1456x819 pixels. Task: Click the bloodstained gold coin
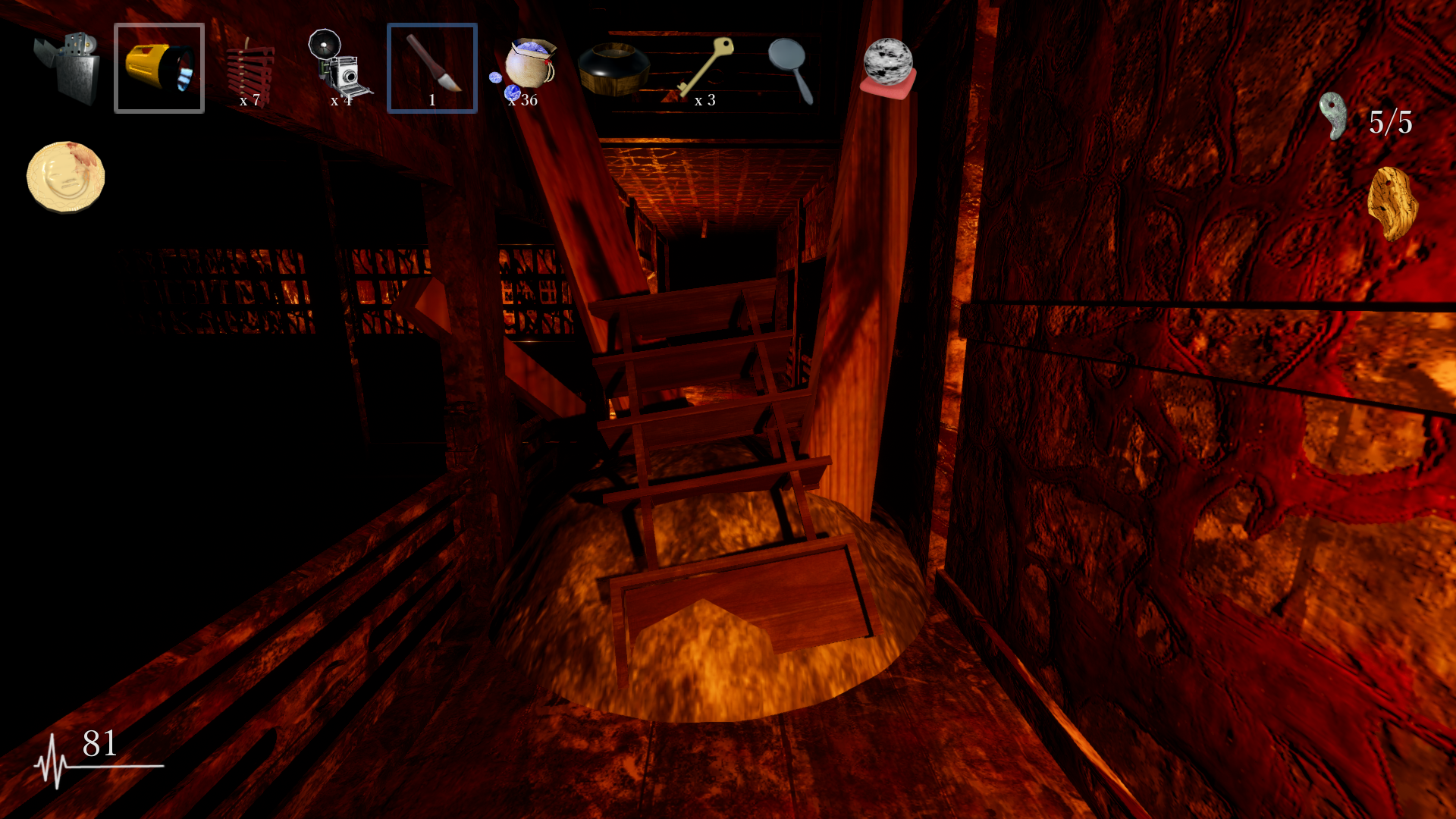(x=66, y=177)
